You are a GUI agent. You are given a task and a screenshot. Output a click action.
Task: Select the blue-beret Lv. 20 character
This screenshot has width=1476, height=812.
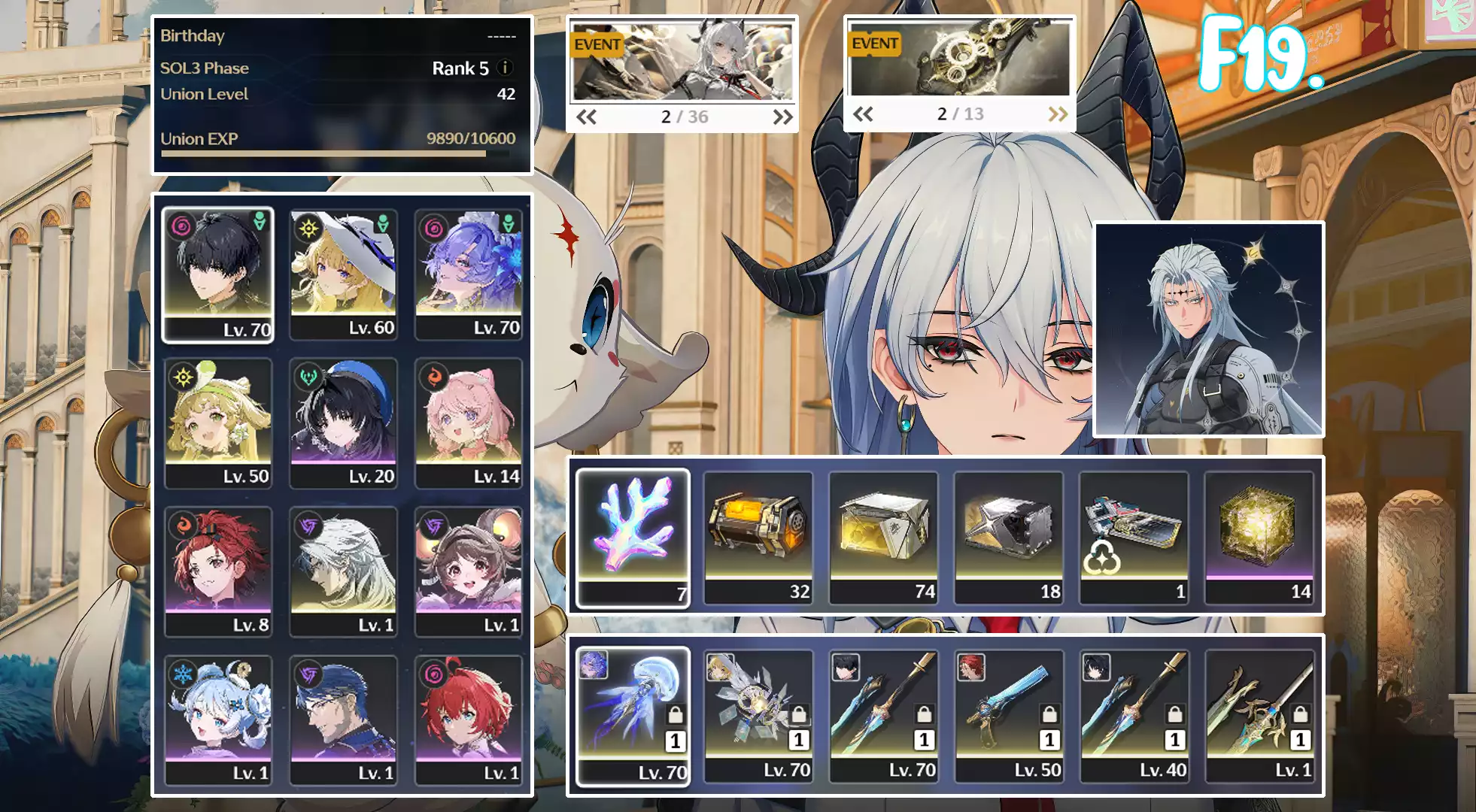coord(343,423)
